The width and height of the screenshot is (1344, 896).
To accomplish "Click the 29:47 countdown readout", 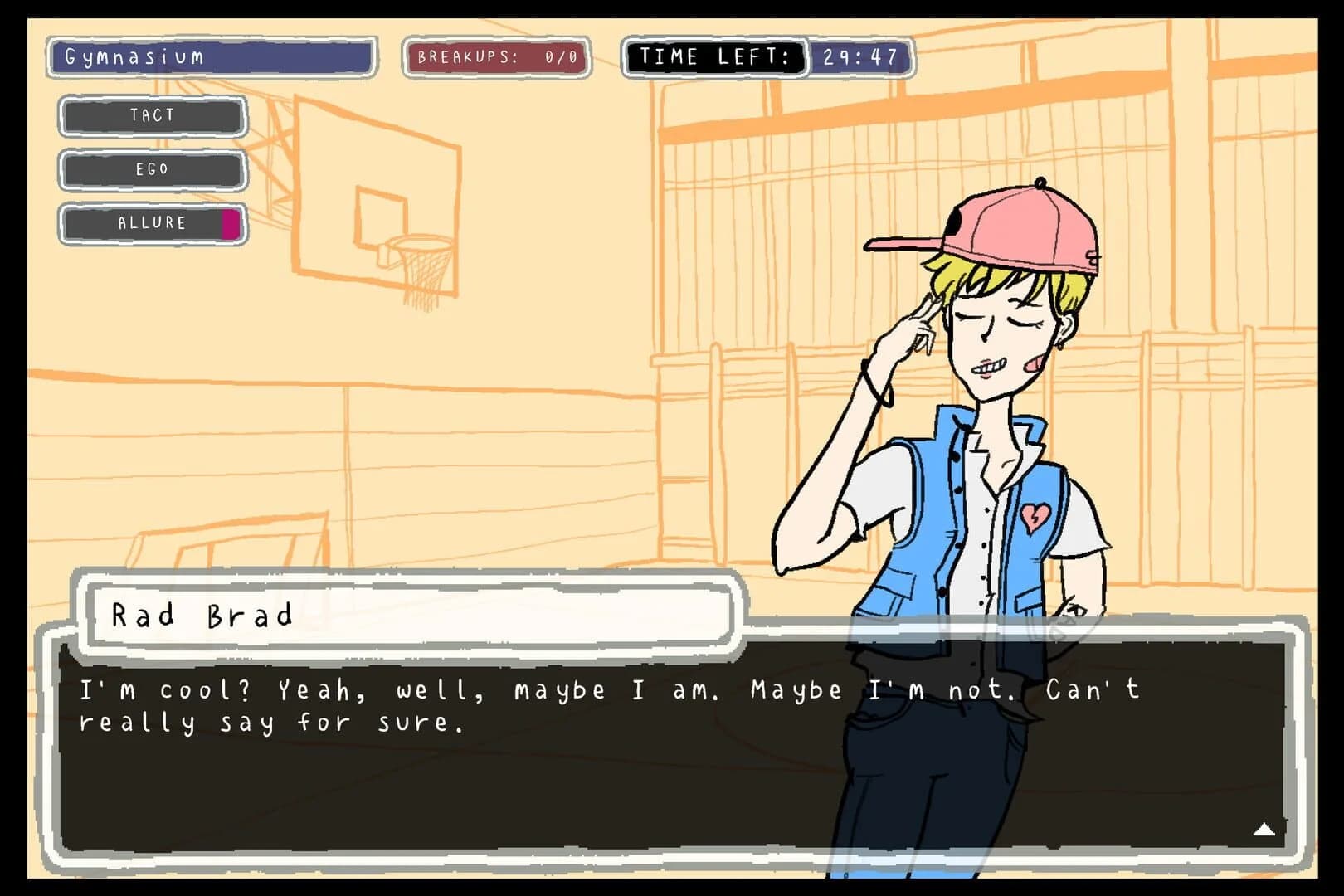I will [x=858, y=56].
